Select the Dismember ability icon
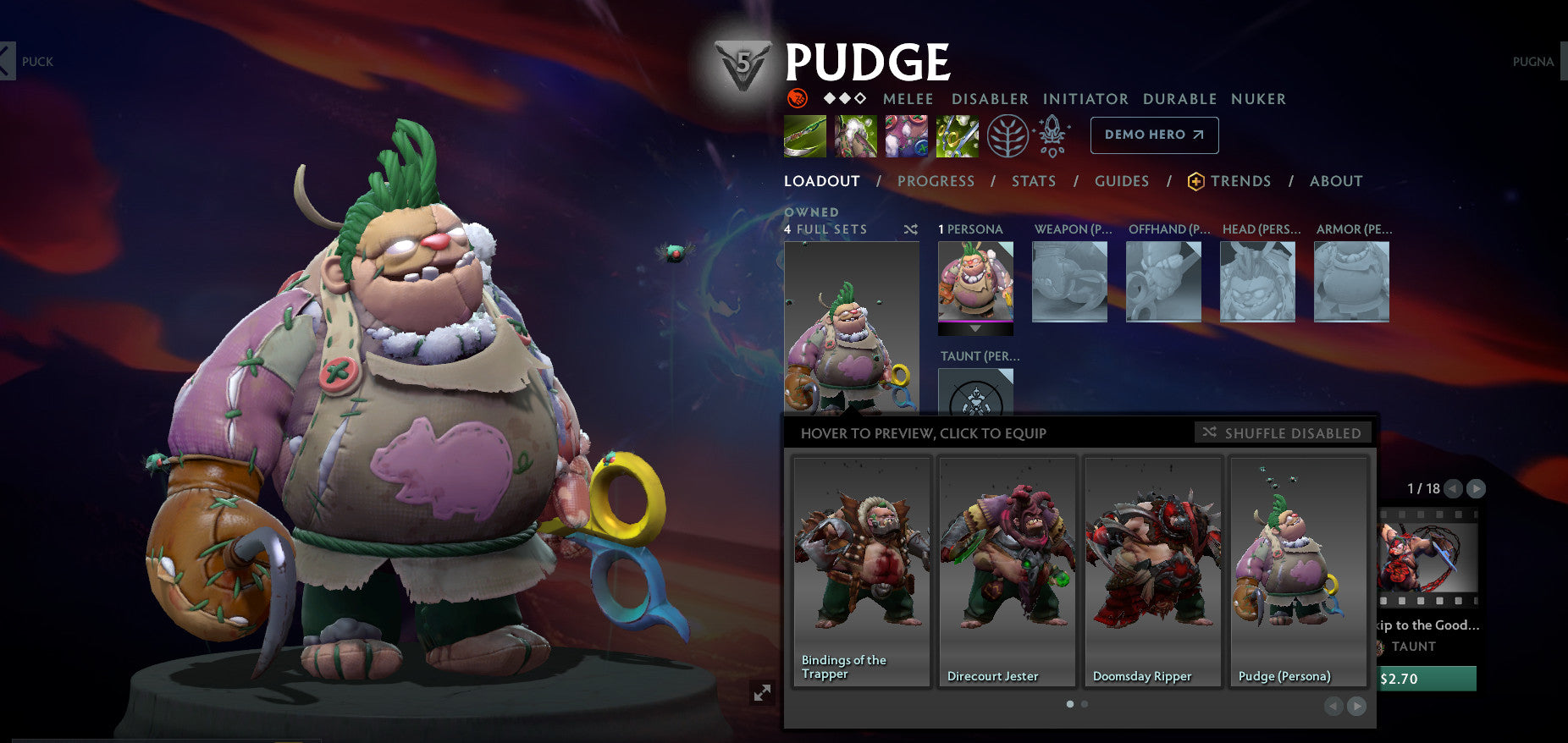This screenshot has width=1568, height=743. coord(958,135)
